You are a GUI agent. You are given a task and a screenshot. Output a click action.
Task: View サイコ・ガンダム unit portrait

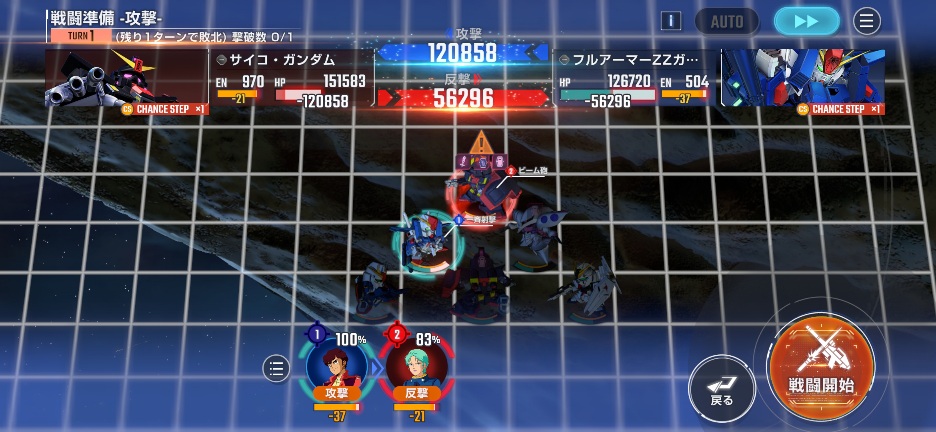(x=125, y=78)
